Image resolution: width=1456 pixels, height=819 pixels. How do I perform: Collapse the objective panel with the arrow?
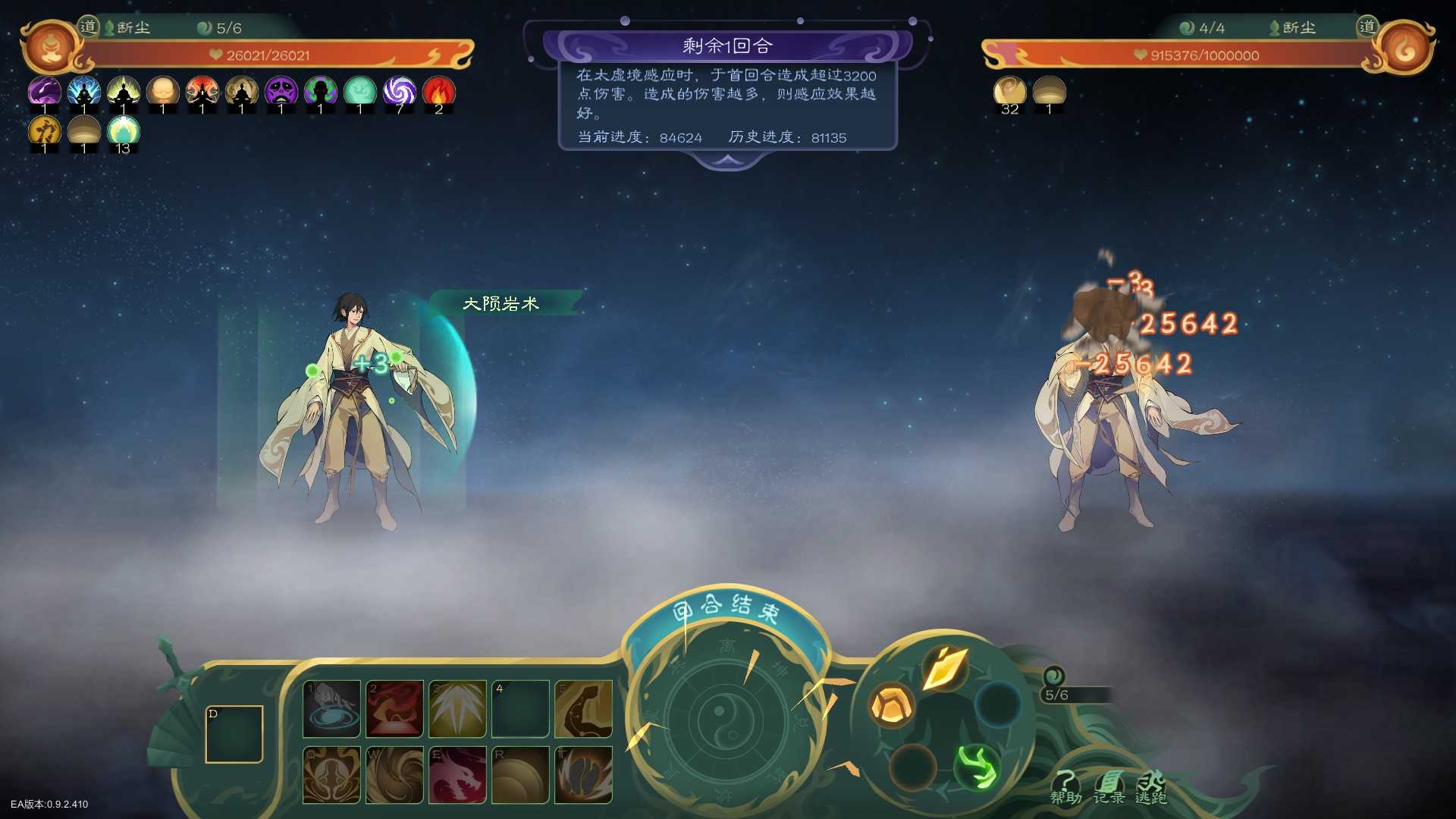tap(727, 160)
